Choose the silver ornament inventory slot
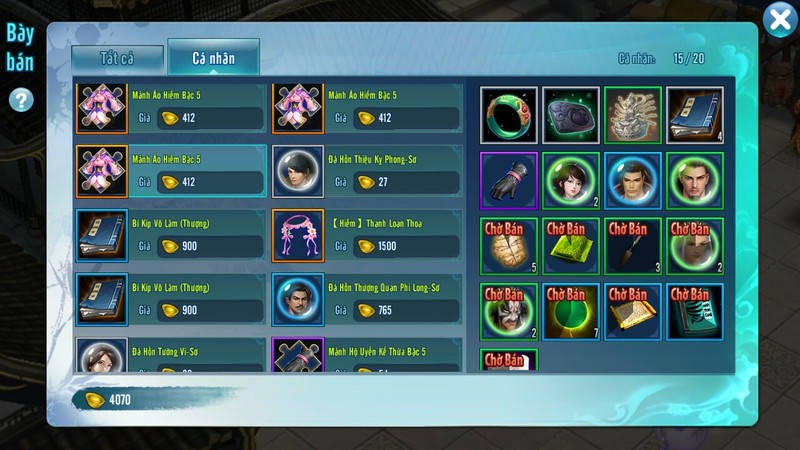Image resolution: width=800 pixels, height=450 pixels. [633, 115]
